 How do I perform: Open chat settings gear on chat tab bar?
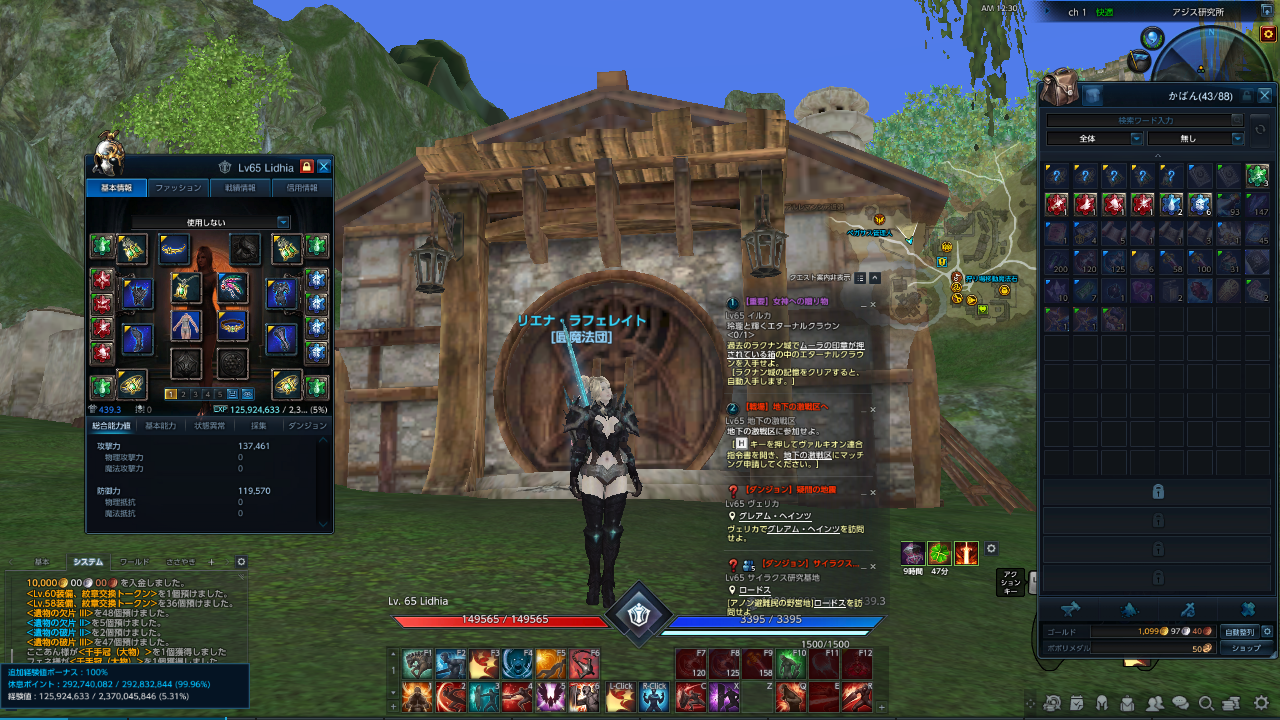tap(241, 562)
